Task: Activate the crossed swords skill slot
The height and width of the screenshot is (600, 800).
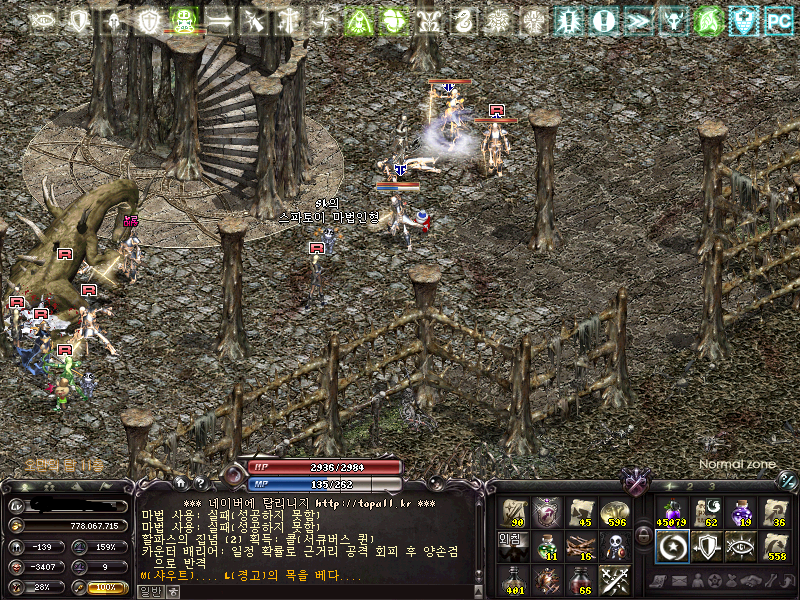Action: 614,580
